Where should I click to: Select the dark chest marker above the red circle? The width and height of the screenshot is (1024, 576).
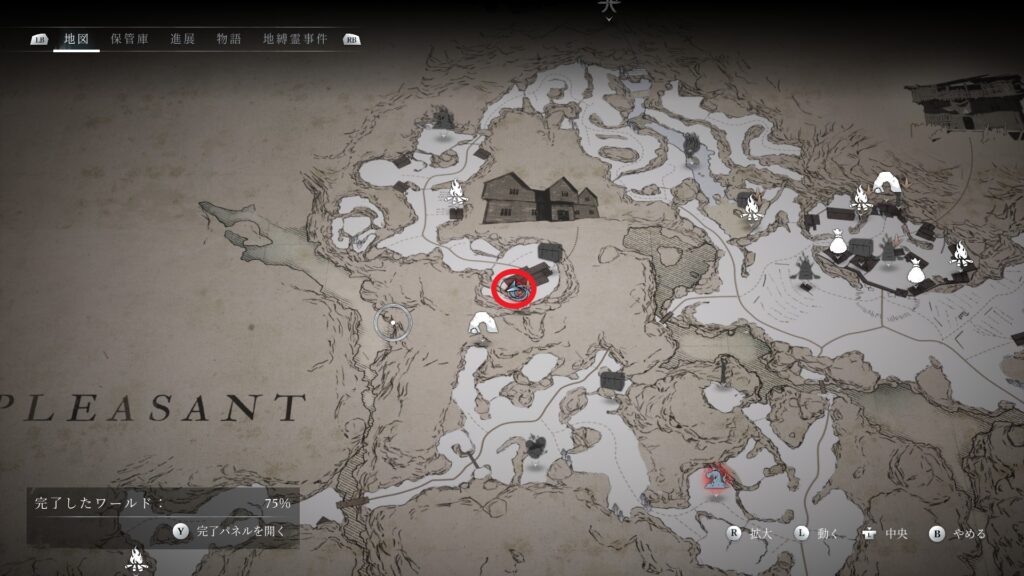548,251
